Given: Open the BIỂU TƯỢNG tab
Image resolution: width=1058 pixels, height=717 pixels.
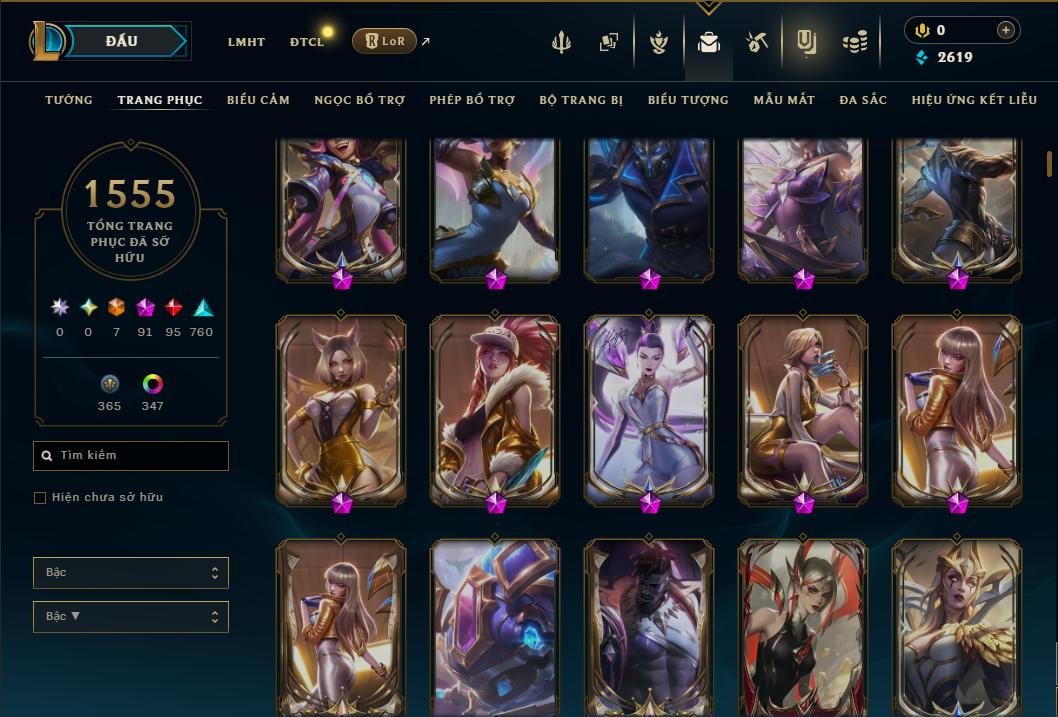Looking at the screenshot, I should coord(688,100).
